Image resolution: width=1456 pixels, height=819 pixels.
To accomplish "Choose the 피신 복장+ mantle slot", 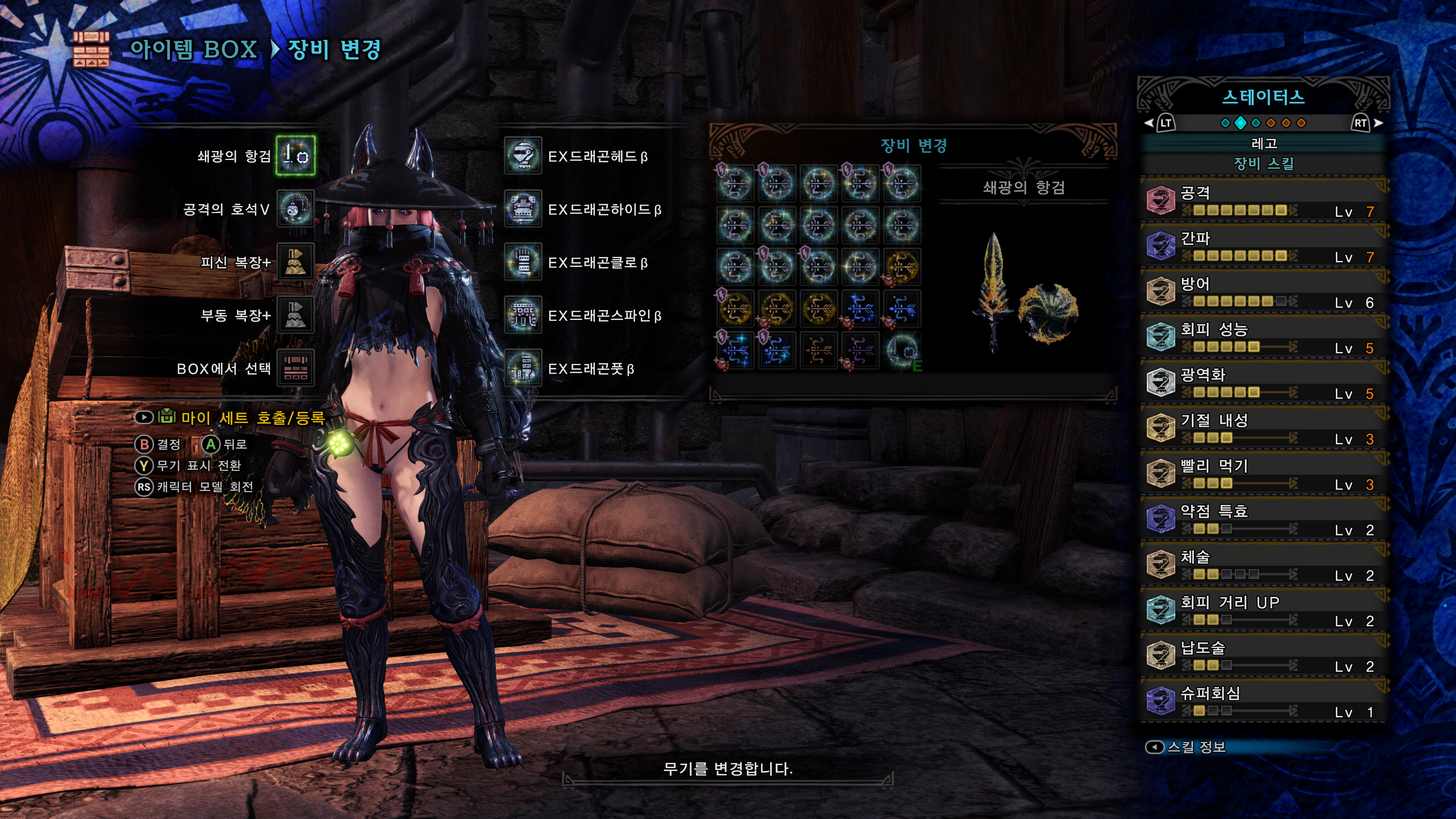I will click(295, 262).
